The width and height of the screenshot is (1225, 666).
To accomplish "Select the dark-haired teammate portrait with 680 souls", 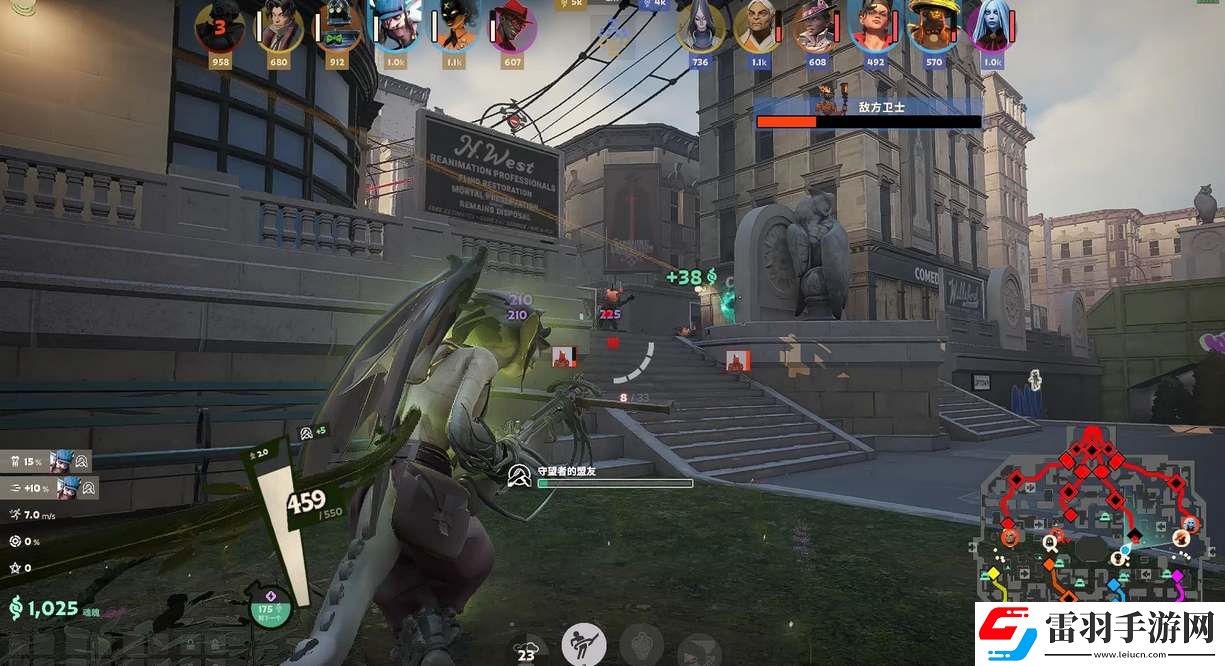I will (279, 27).
